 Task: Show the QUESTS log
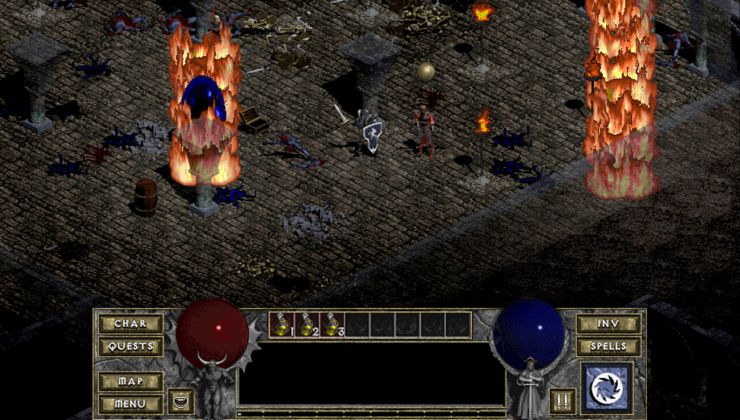[131, 346]
